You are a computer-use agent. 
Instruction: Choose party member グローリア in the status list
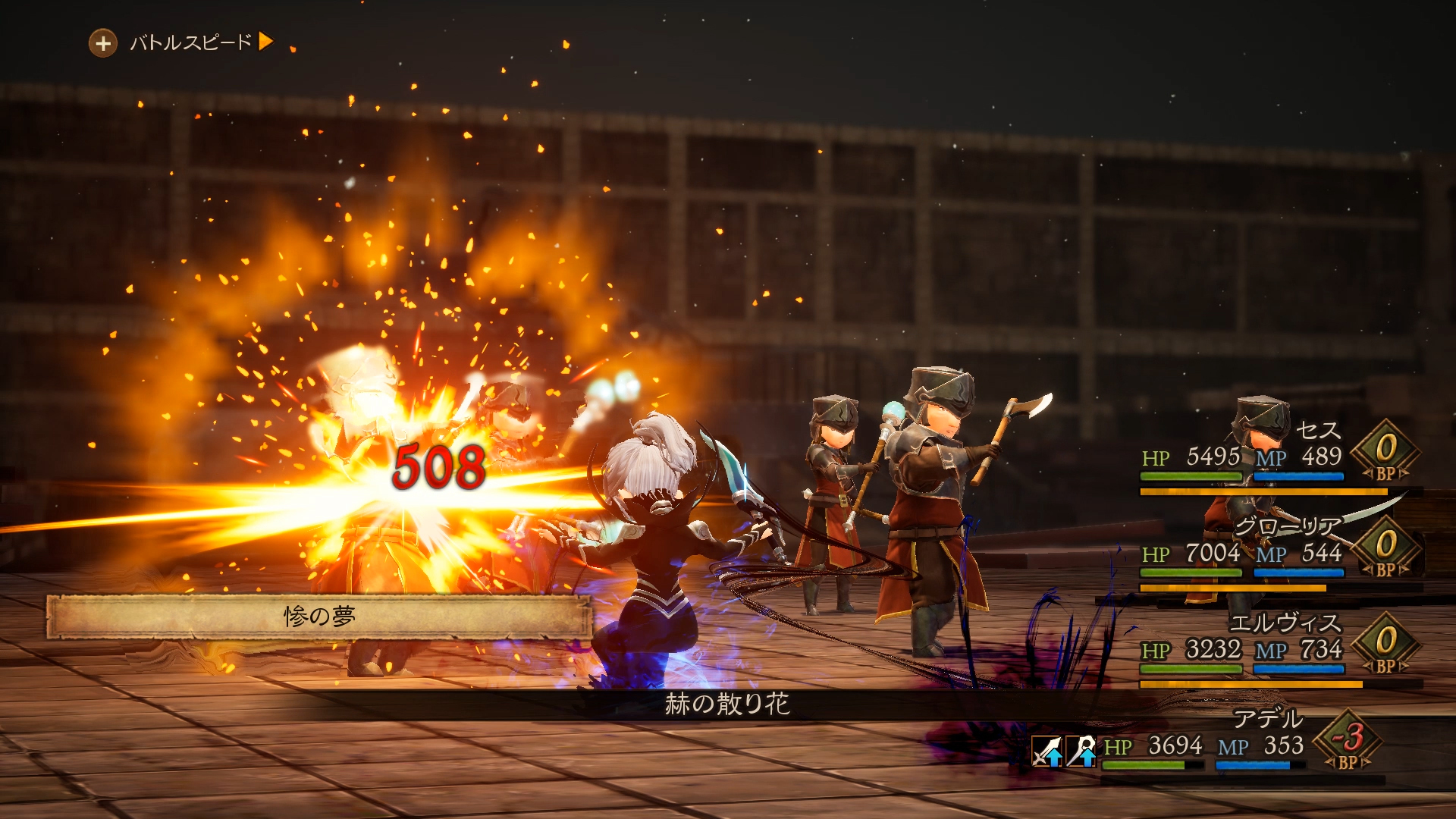click(x=1287, y=526)
